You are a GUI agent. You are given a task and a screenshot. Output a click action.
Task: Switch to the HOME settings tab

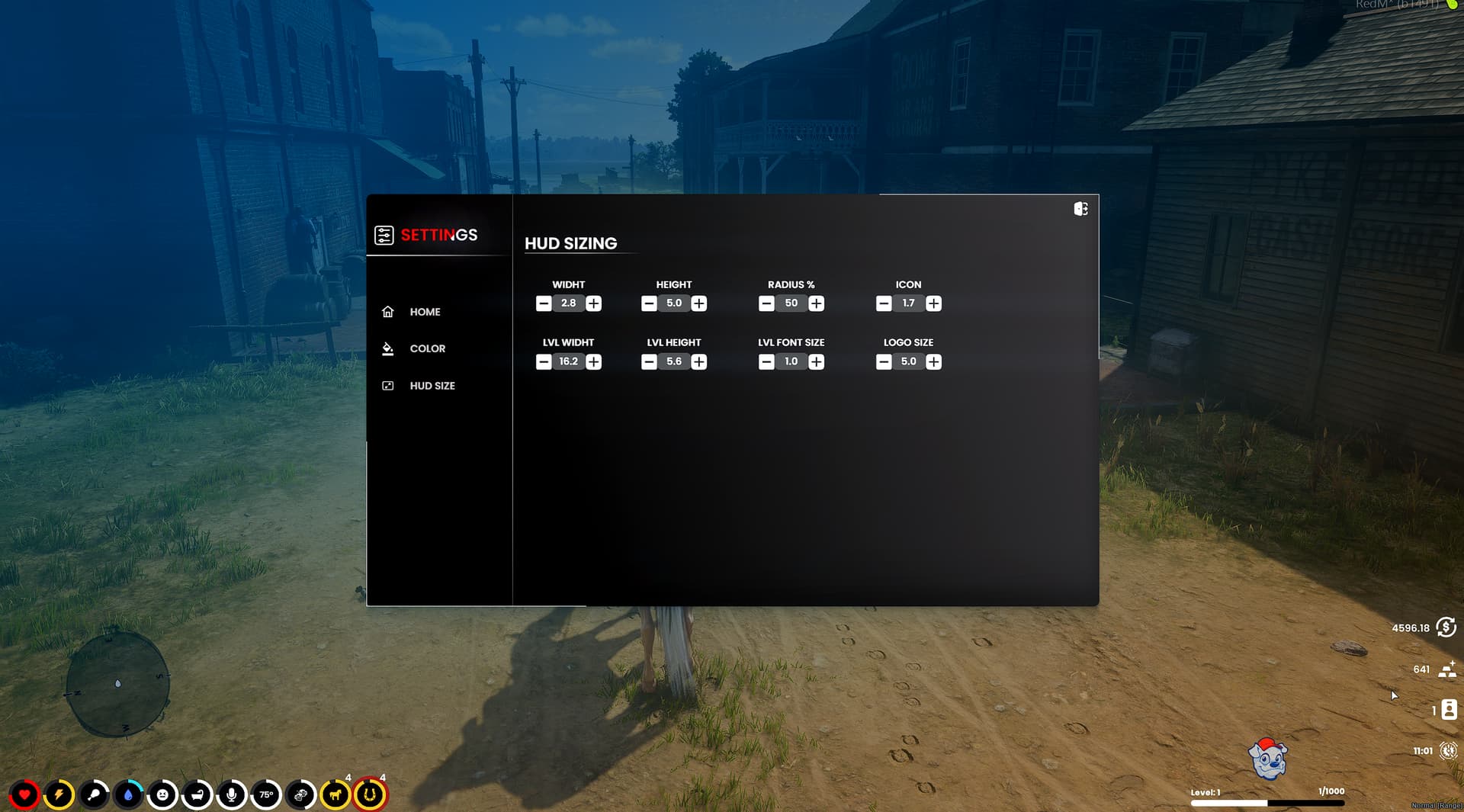(425, 312)
